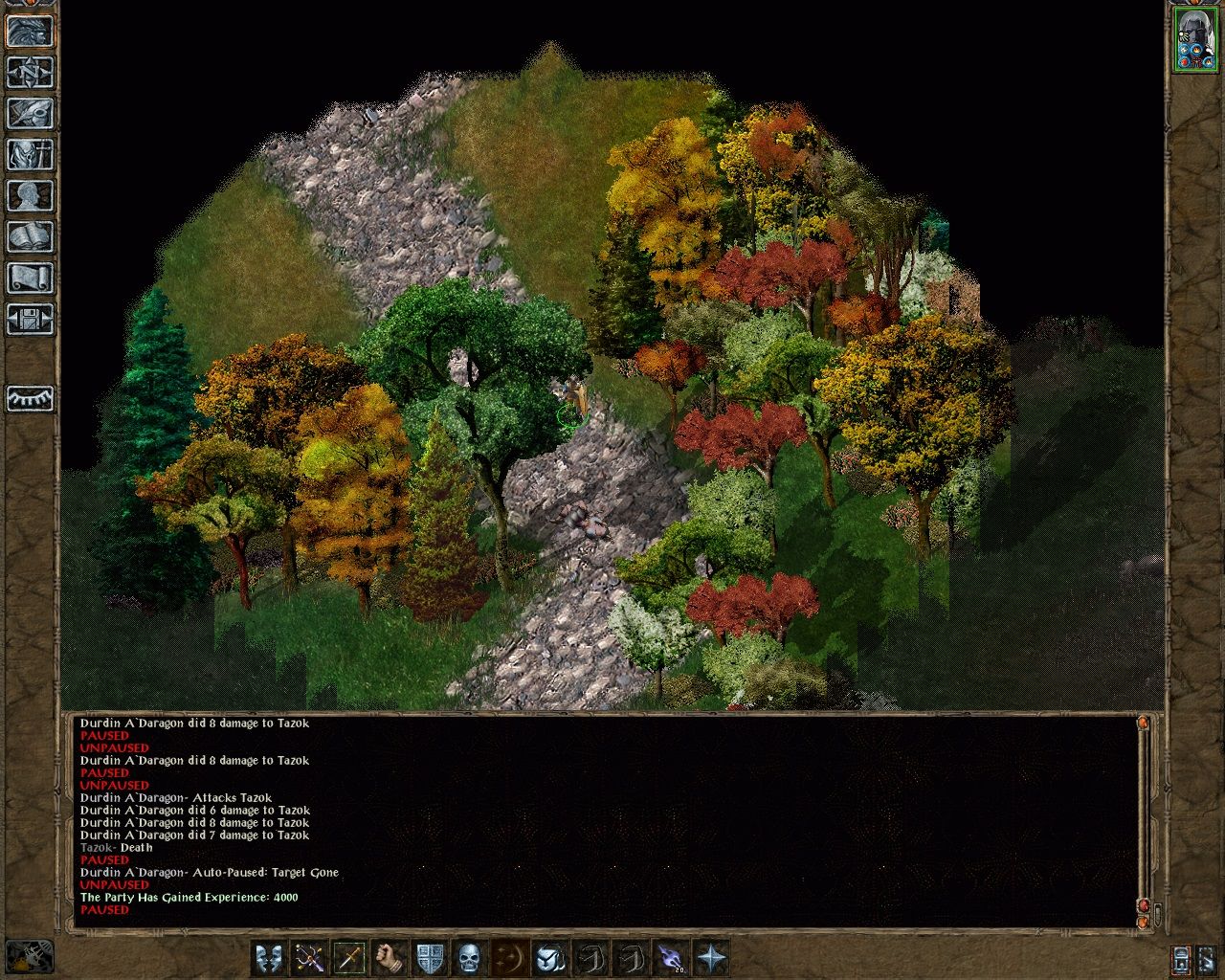Choose the talk masks action
1225x980 pixels.
click(x=269, y=957)
